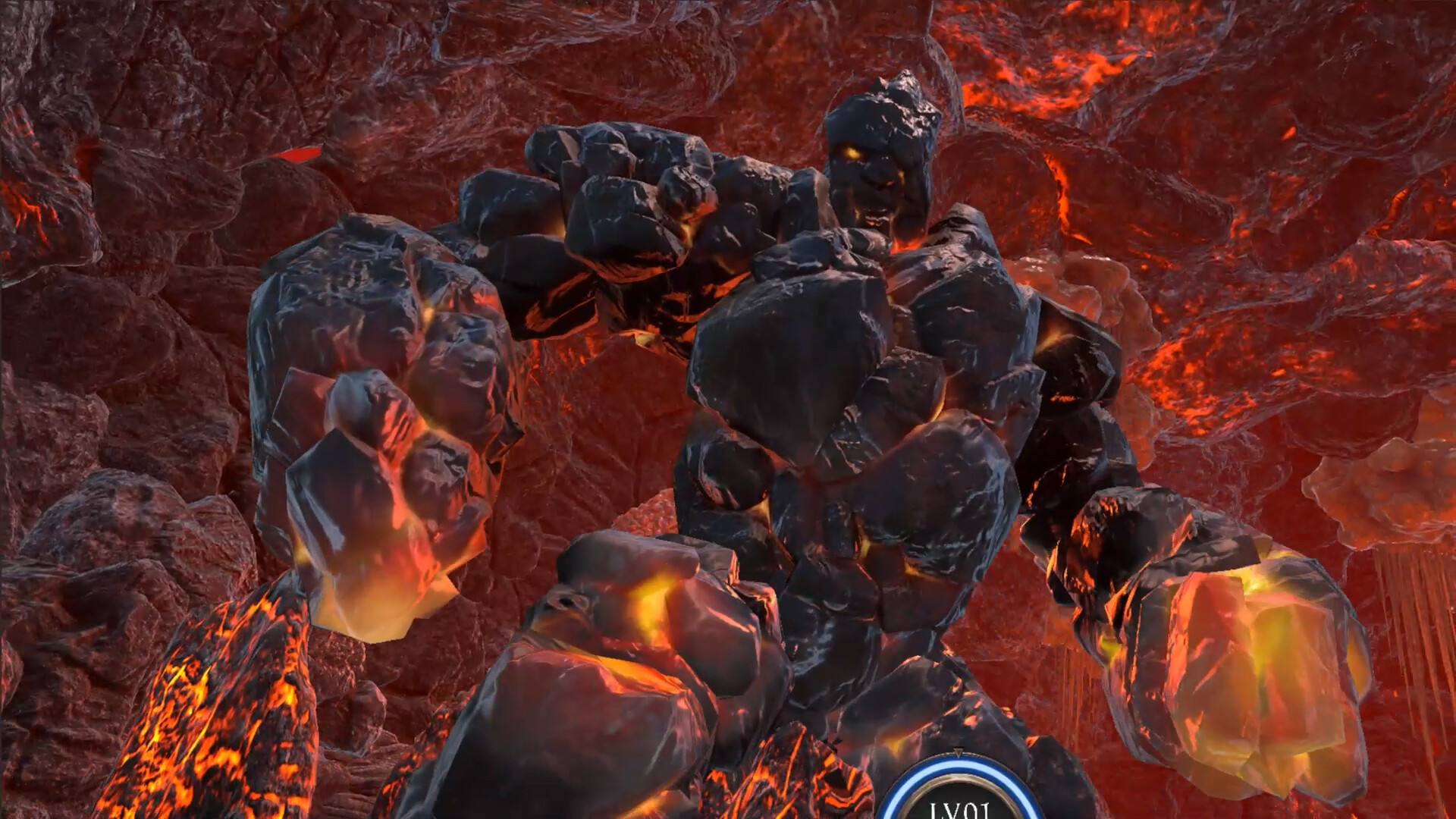Toggle the golem's glowing eye highlight

point(851,152)
